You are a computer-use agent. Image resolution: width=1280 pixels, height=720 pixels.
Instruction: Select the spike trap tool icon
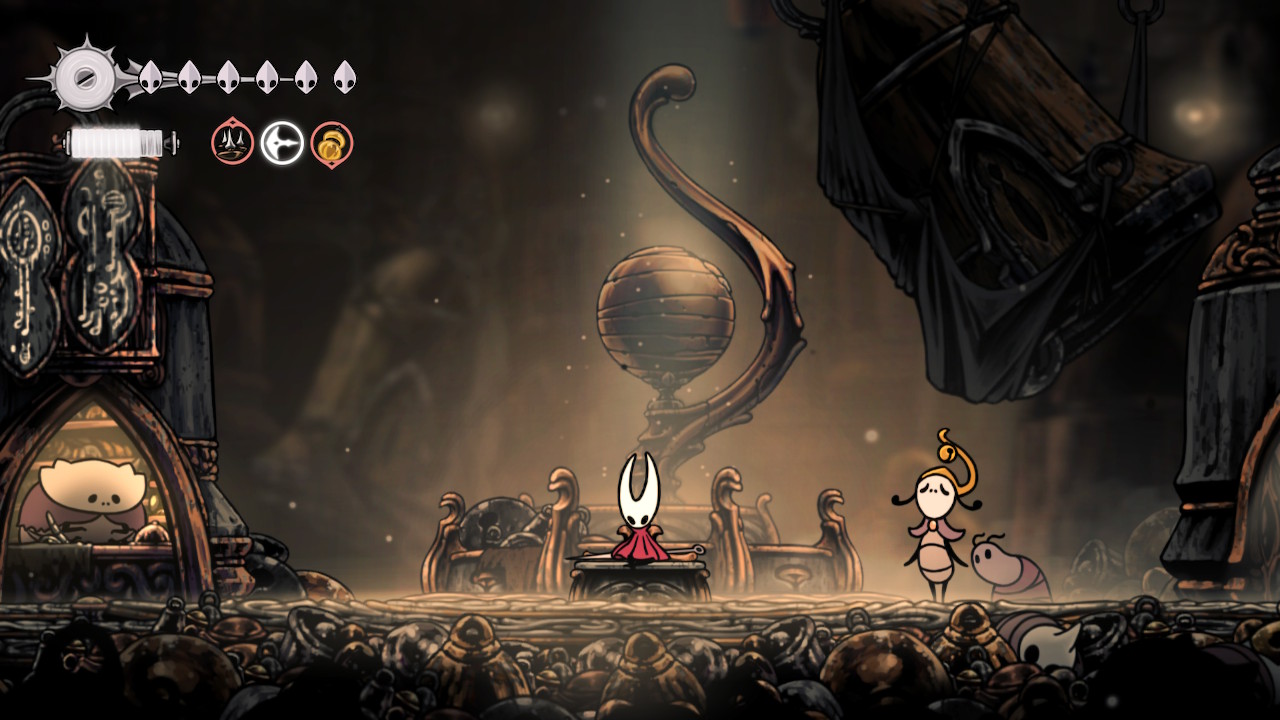point(232,143)
